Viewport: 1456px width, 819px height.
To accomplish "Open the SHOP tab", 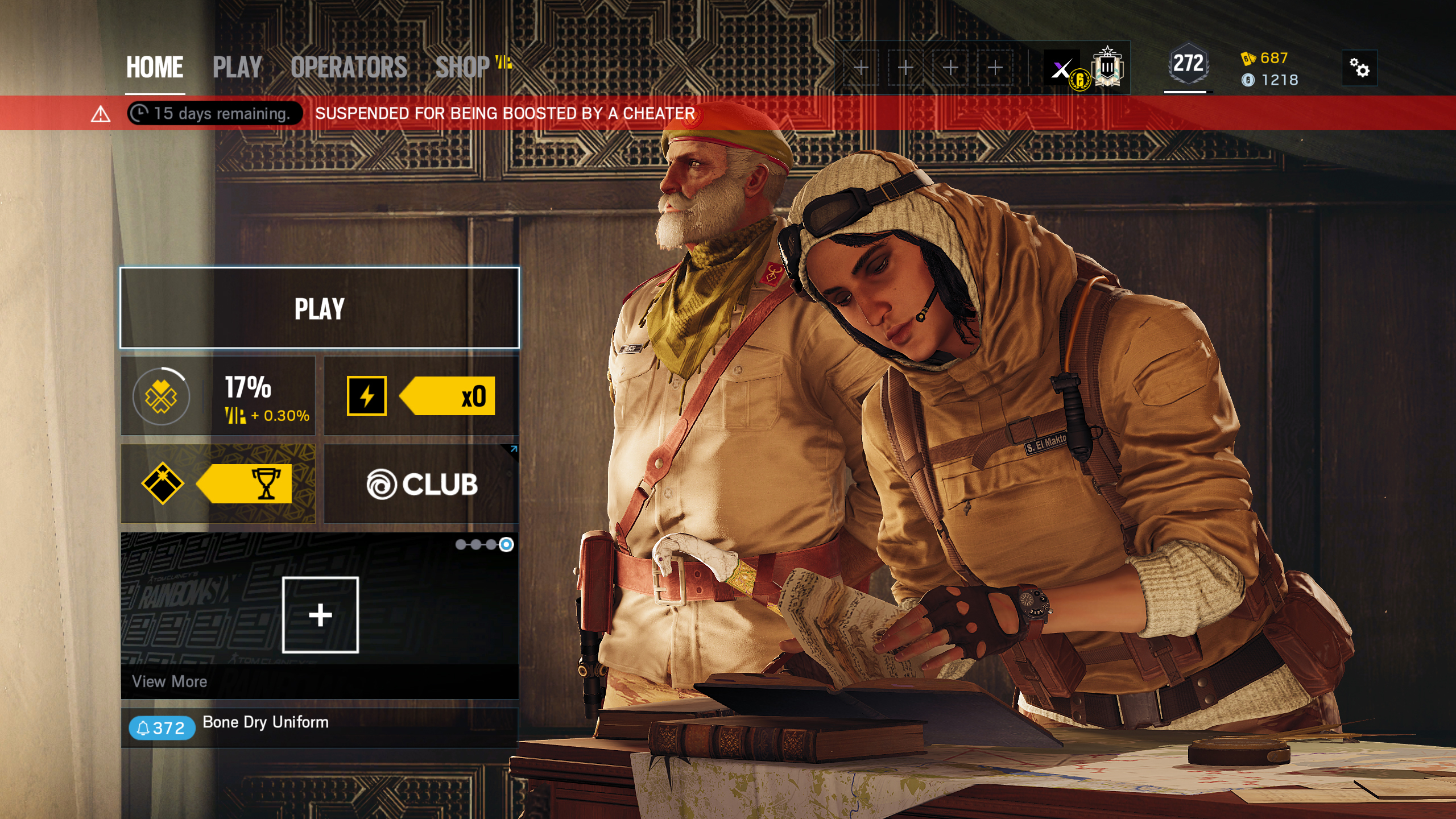I will pyautogui.click(x=464, y=67).
